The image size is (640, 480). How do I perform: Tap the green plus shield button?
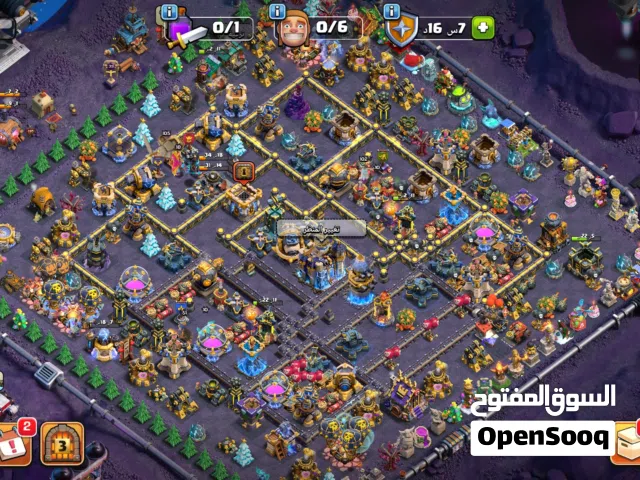[484, 28]
